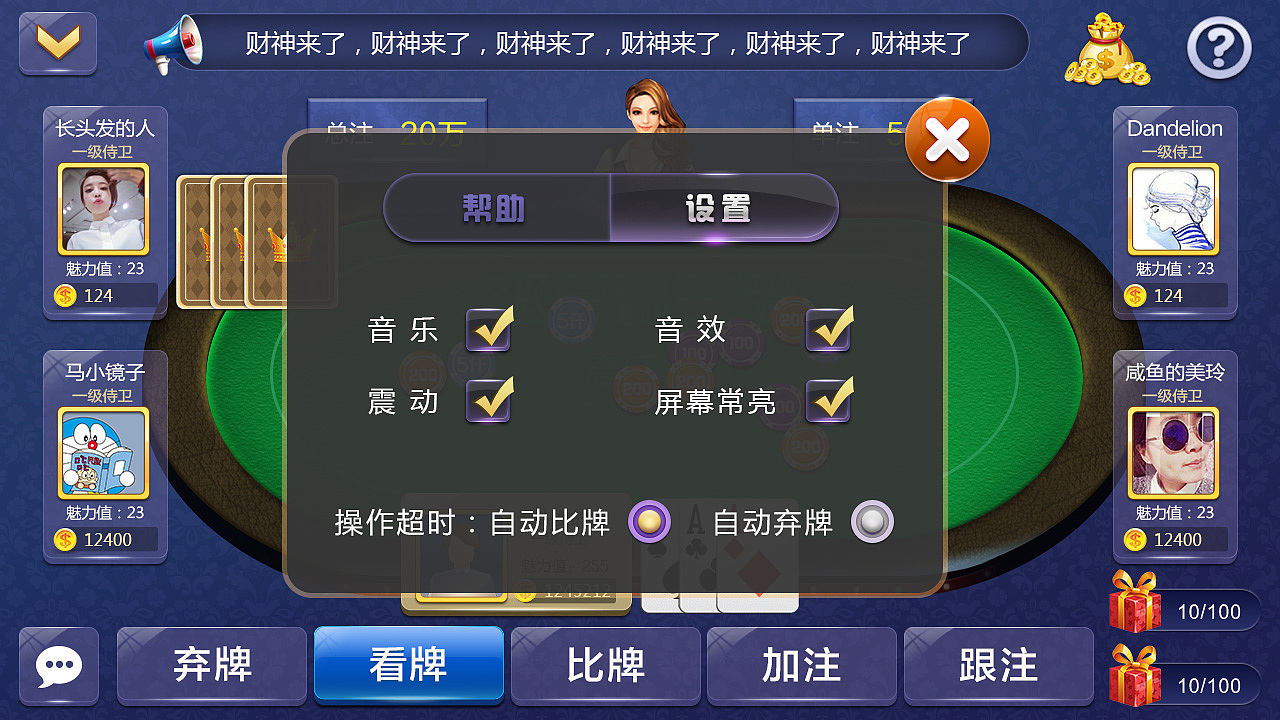The height and width of the screenshot is (720, 1280).
Task: Collapse the panel using the yellow chevron
Action: pyautogui.click(x=57, y=42)
